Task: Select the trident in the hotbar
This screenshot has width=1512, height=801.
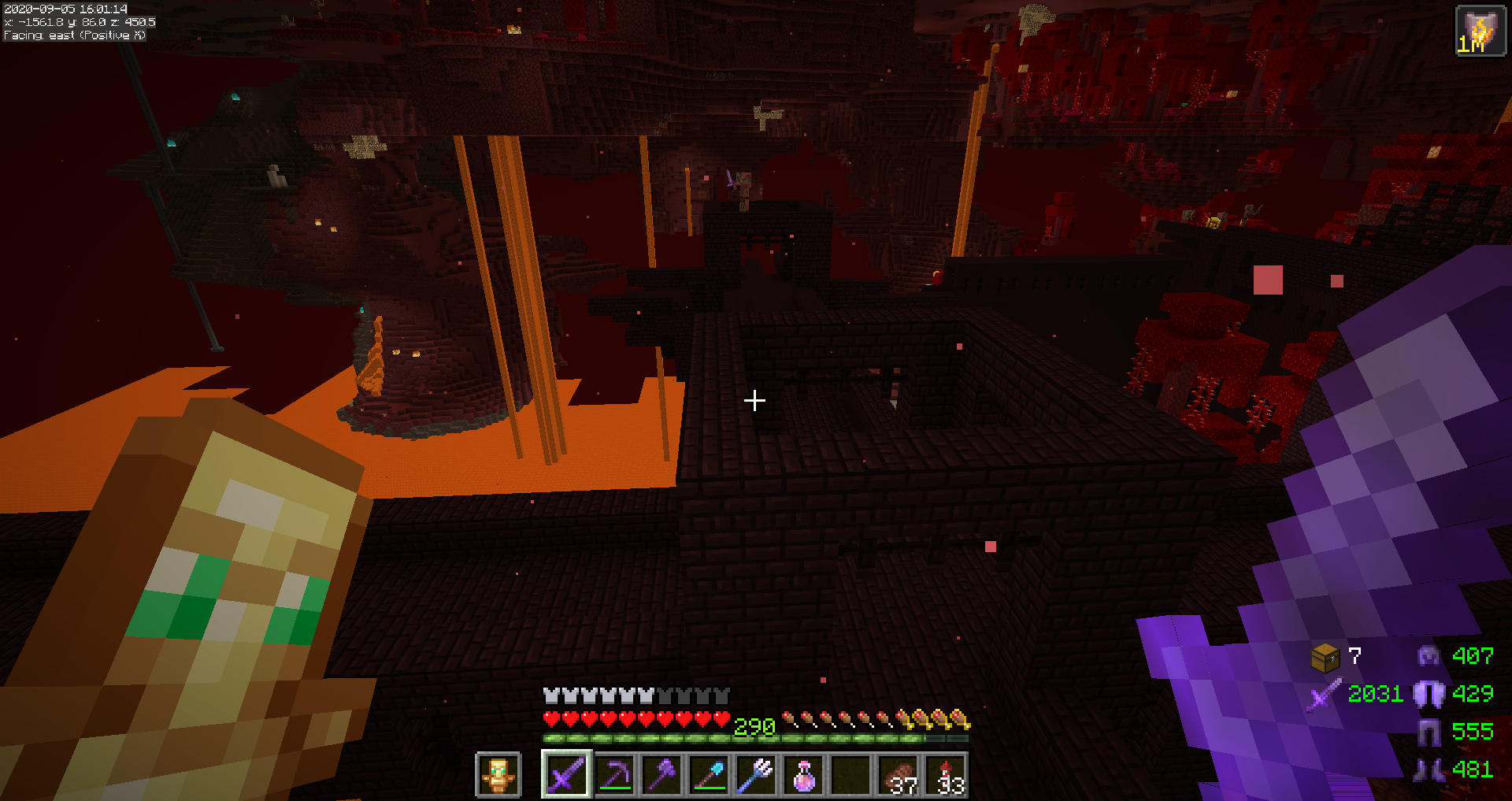Action: click(x=756, y=775)
